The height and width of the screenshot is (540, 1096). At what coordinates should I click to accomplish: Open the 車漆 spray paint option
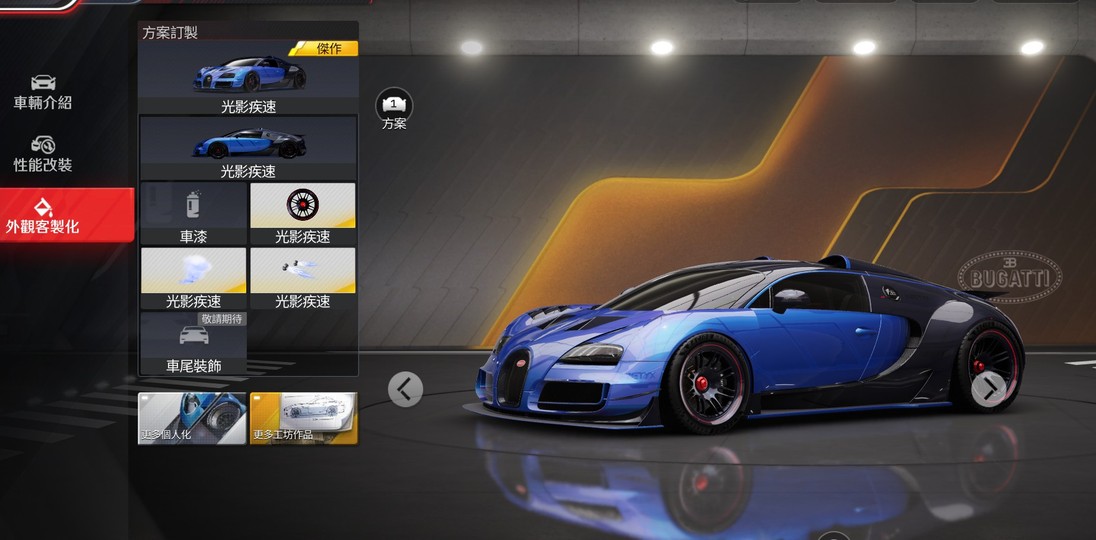pos(193,213)
